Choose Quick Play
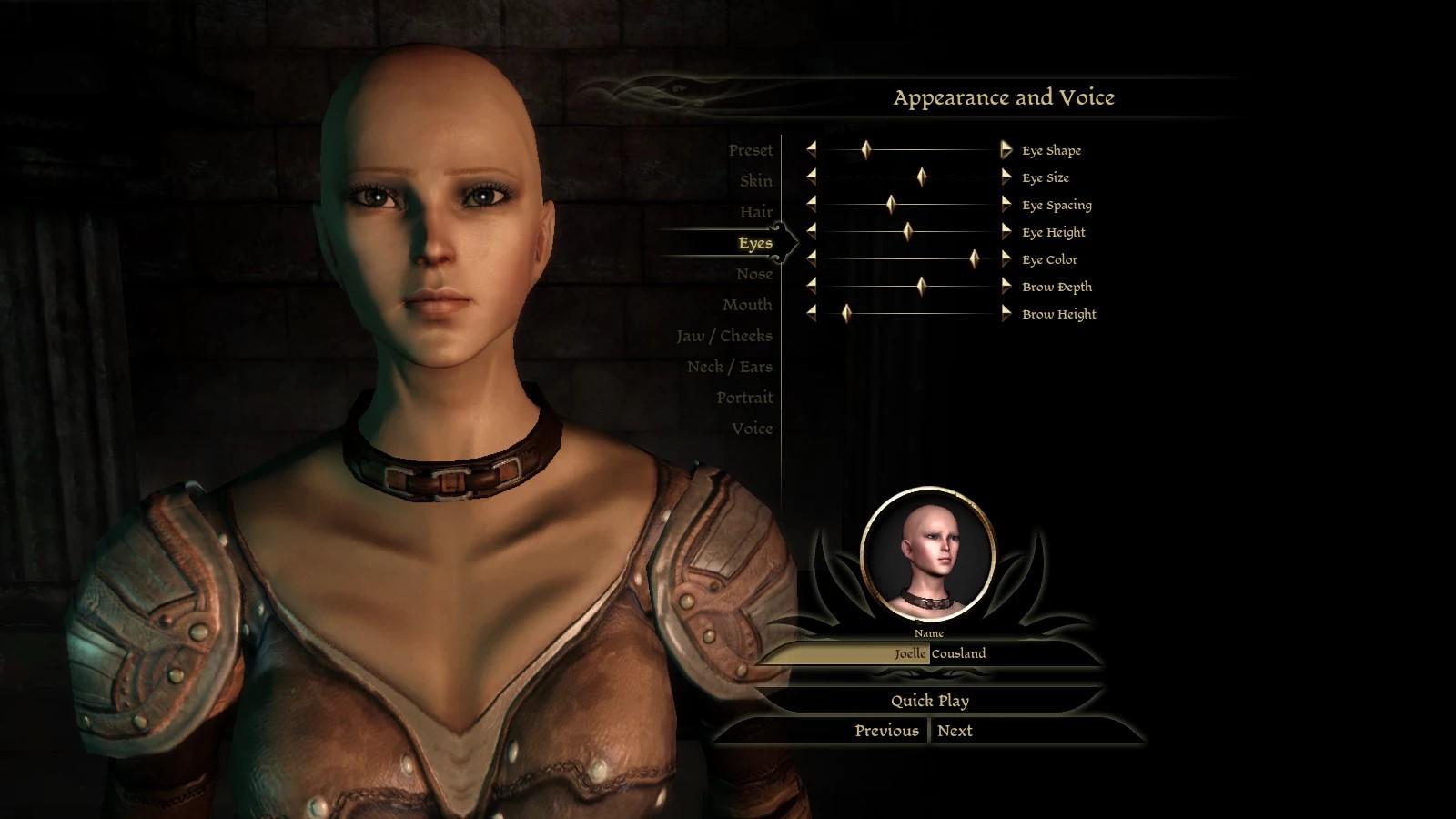The height and width of the screenshot is (819, 1456). pyautogui.click(x=929, y=701)
